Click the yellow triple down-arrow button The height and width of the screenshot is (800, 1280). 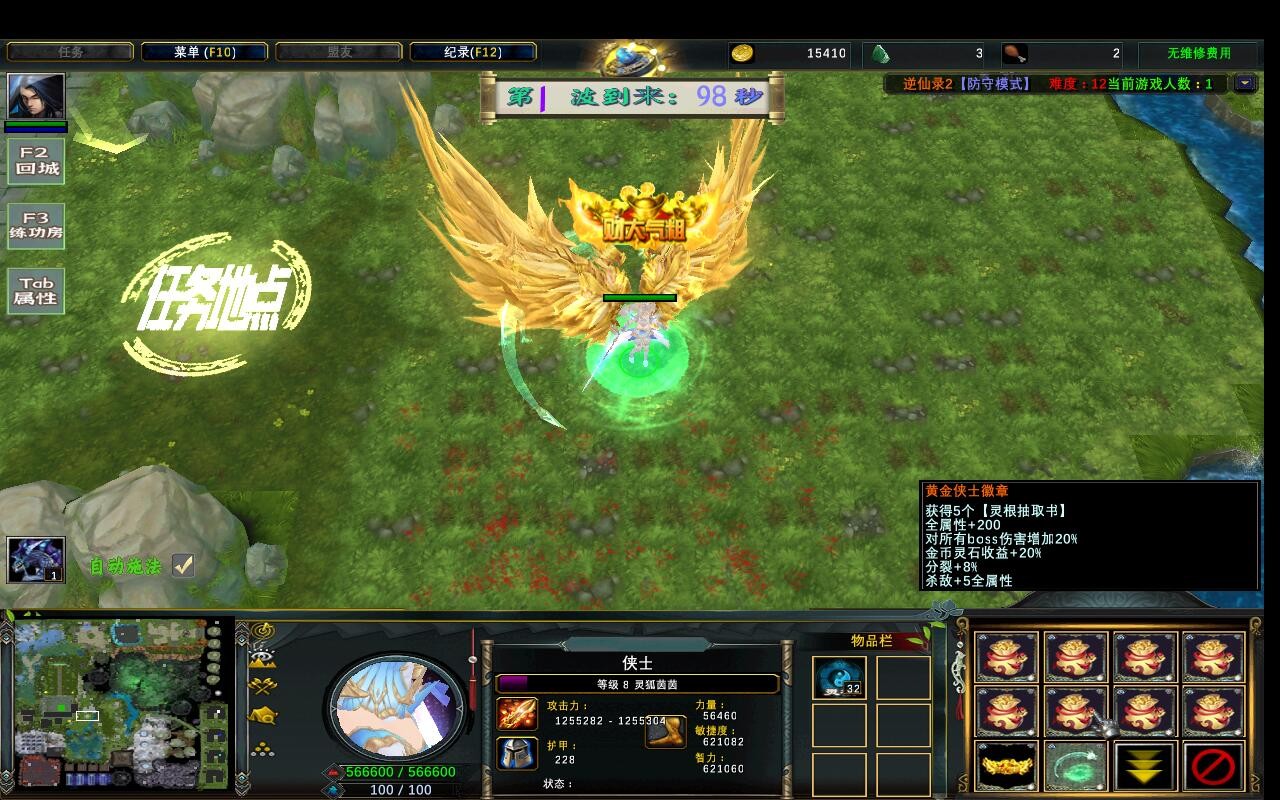click(x=1145, y=766)
